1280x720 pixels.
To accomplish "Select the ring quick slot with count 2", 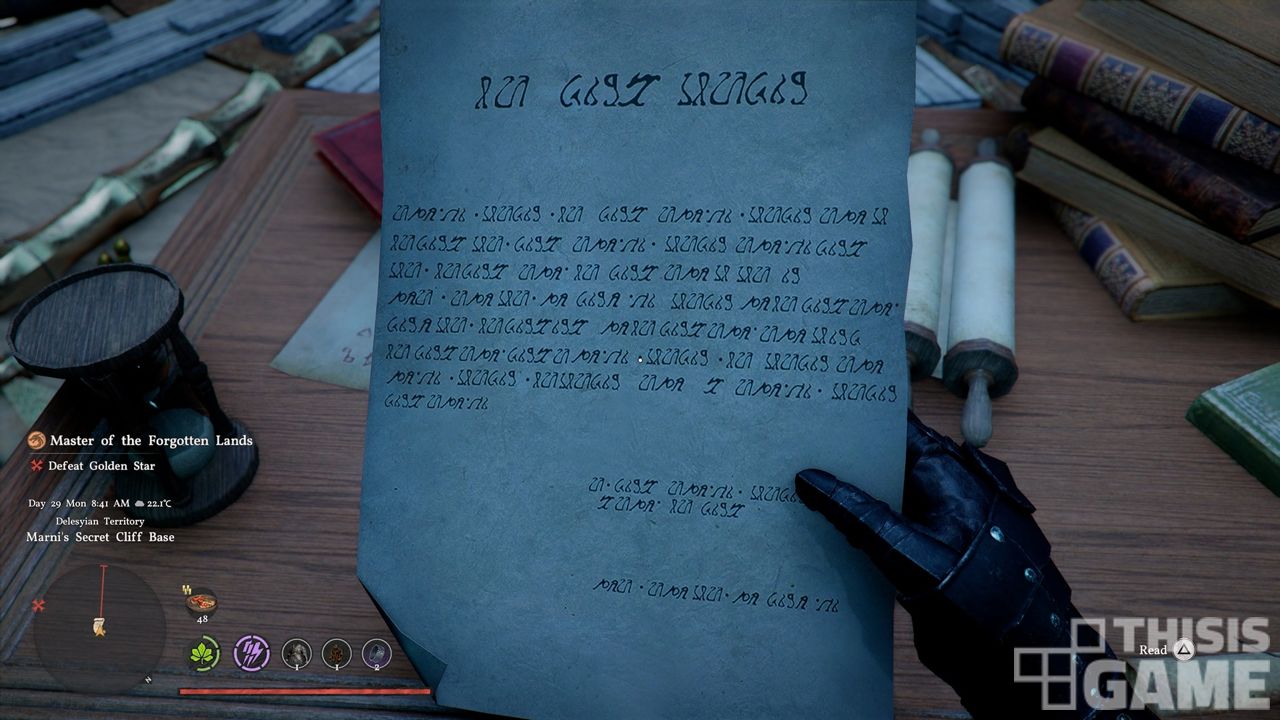I will 377,654.
